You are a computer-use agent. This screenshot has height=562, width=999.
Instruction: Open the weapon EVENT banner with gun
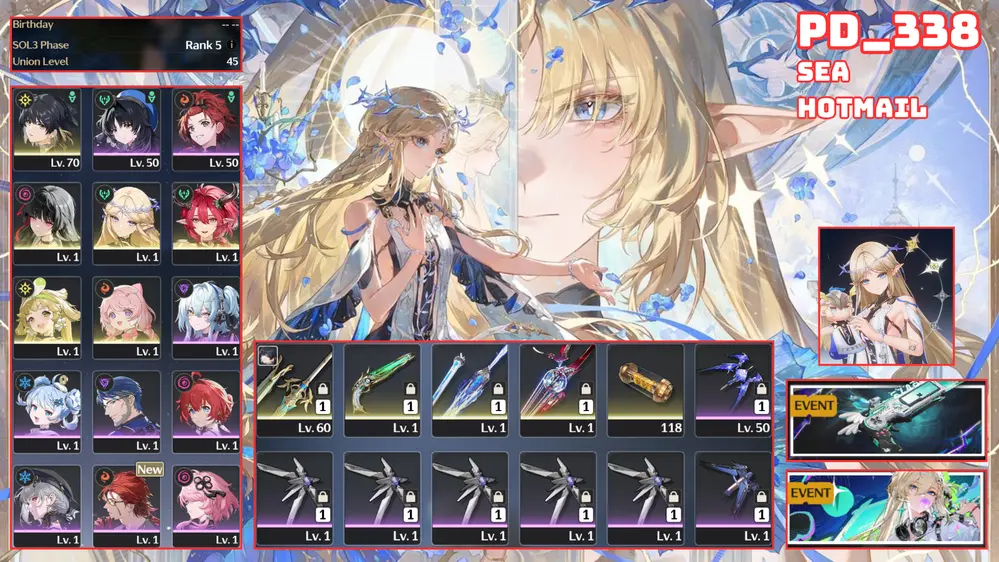pos(886,419)
